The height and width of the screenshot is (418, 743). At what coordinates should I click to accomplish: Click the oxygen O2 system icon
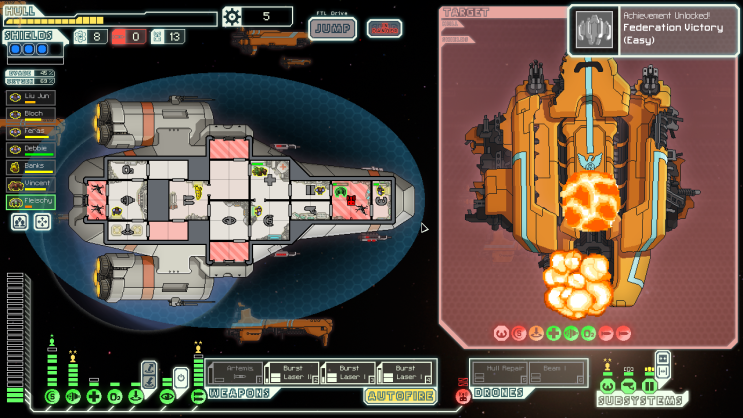[115, 397]
